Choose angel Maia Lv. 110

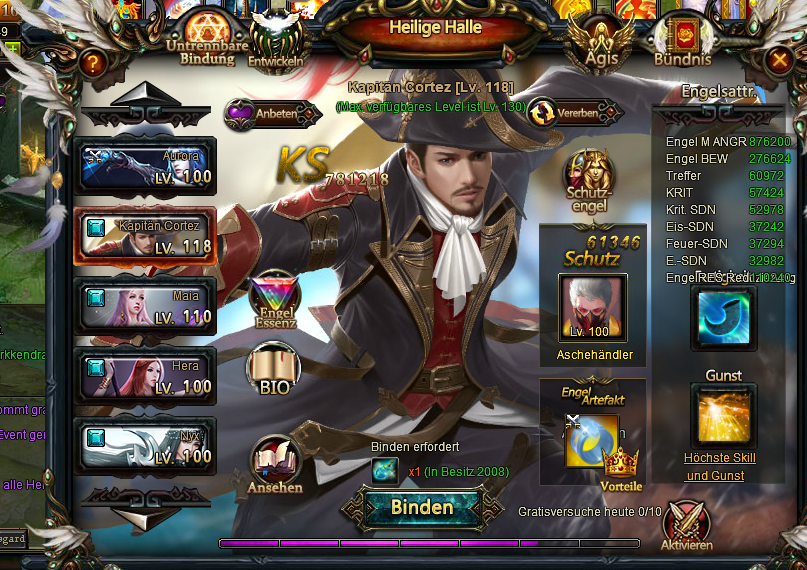point(144,306)
